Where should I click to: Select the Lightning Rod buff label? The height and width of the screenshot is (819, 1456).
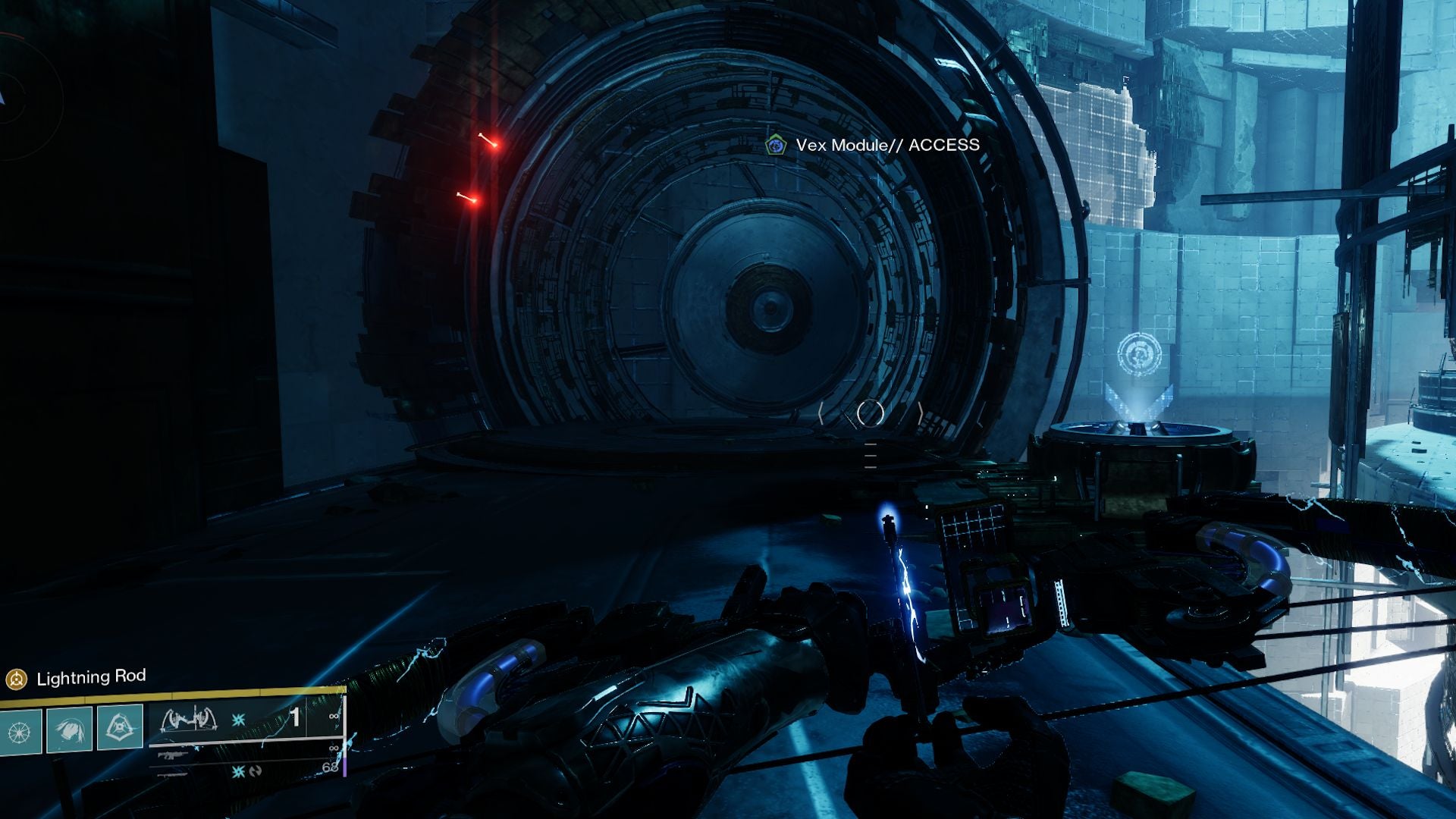91,677
